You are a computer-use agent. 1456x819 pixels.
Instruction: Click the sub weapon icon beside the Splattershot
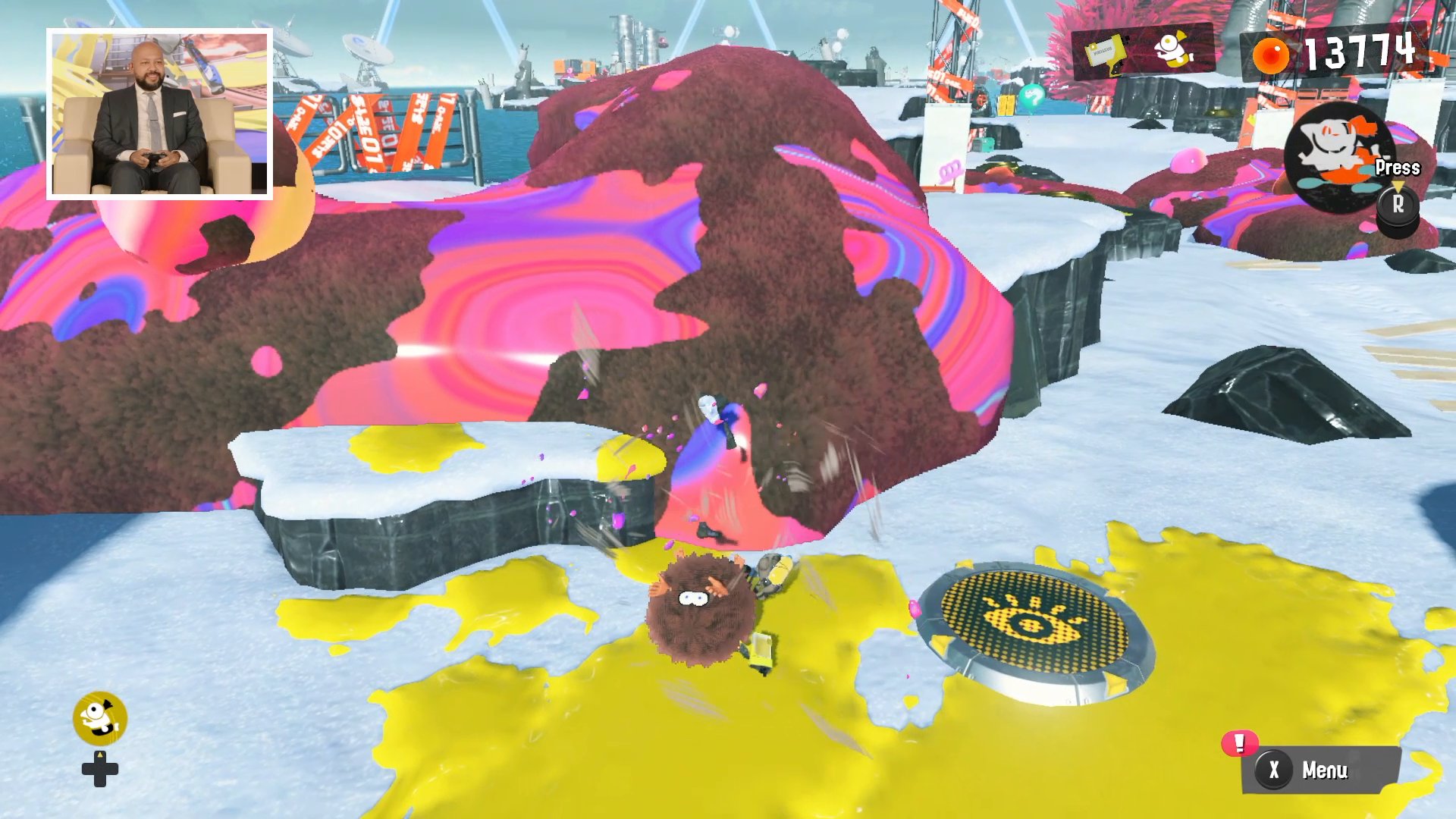(x=1172, y=49)
